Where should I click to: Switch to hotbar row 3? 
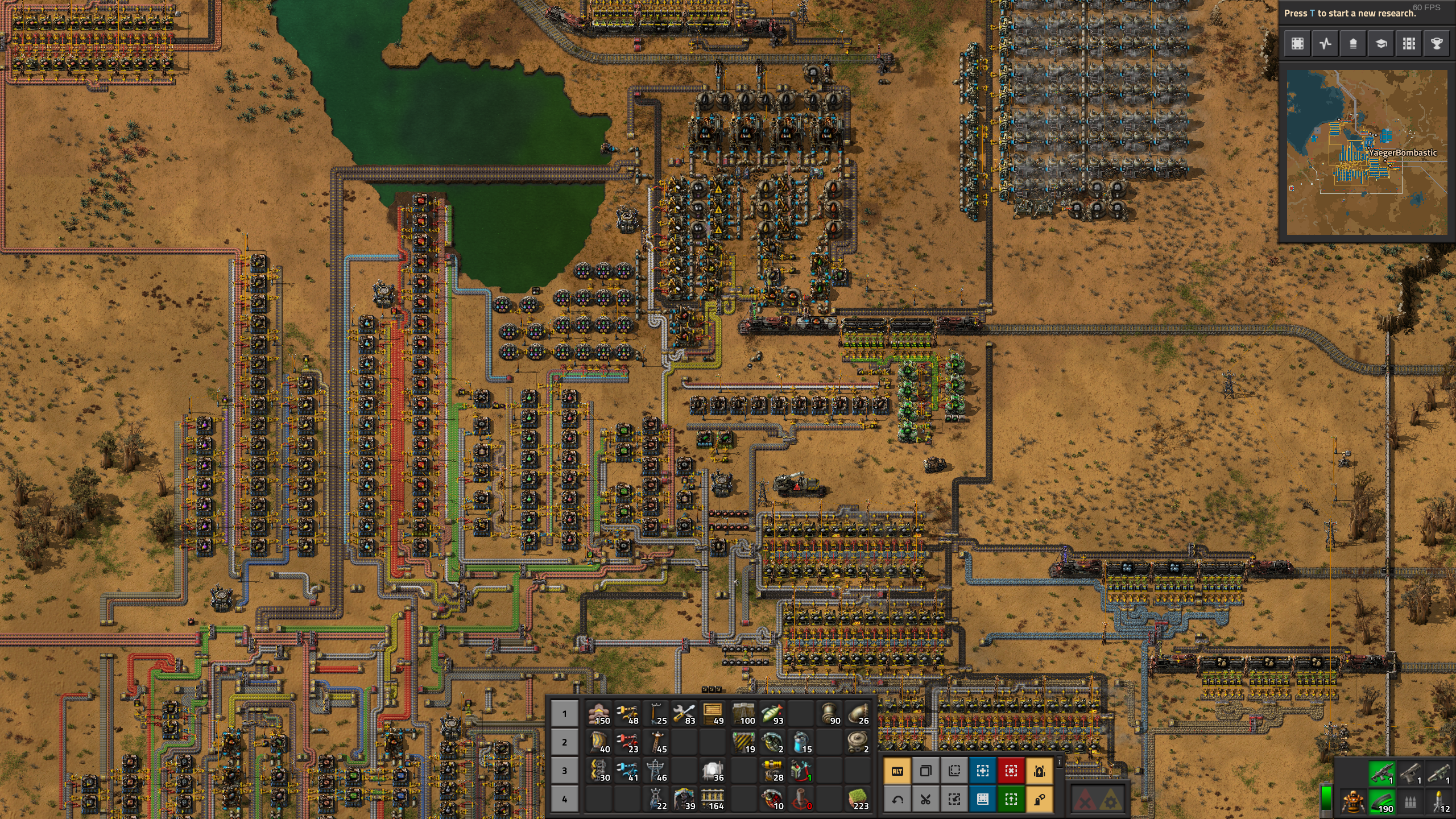(564, 771)
